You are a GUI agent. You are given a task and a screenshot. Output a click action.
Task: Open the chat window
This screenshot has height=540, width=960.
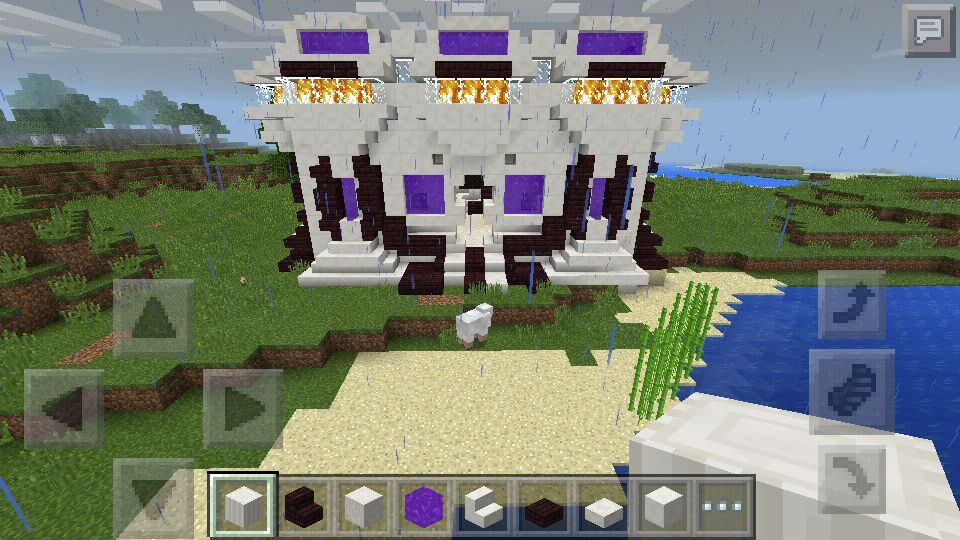927,31
